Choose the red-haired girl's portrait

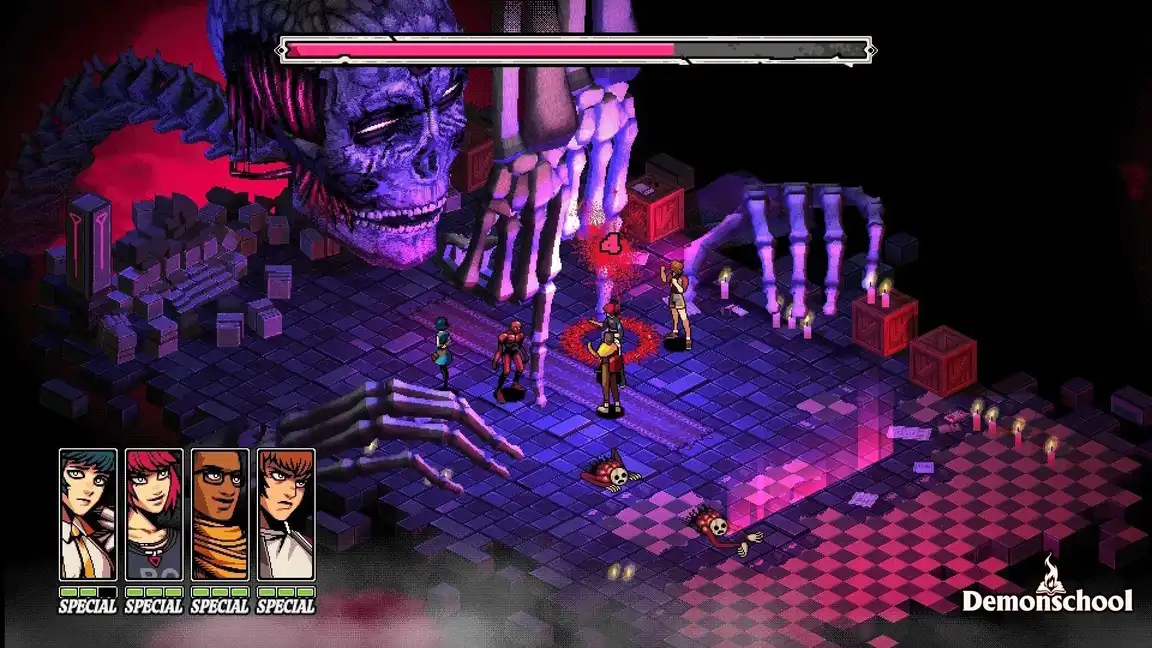[154, 514]
